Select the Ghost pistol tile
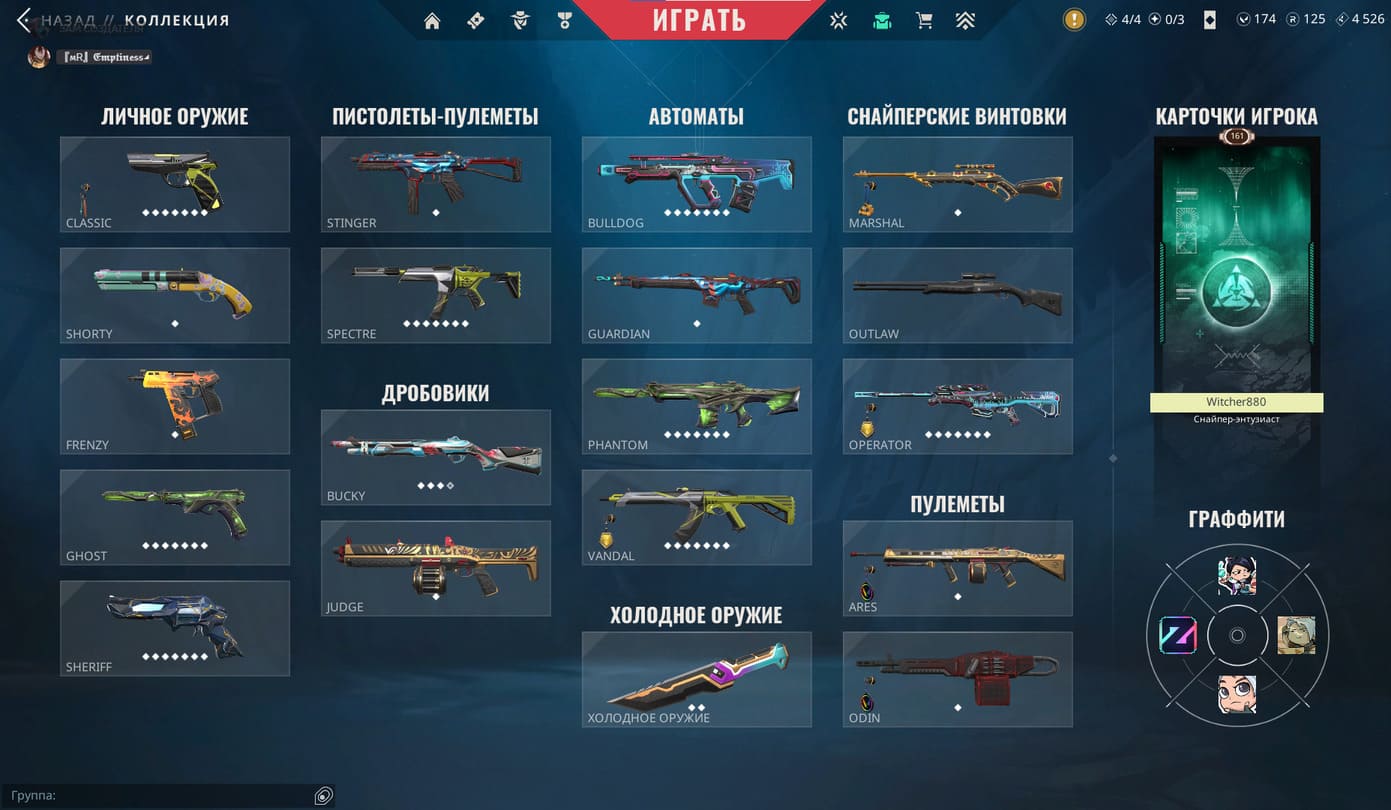Image resolution: width=1391 pixels, height=810 pixels. pyautogui.click(x=175, y=517)
